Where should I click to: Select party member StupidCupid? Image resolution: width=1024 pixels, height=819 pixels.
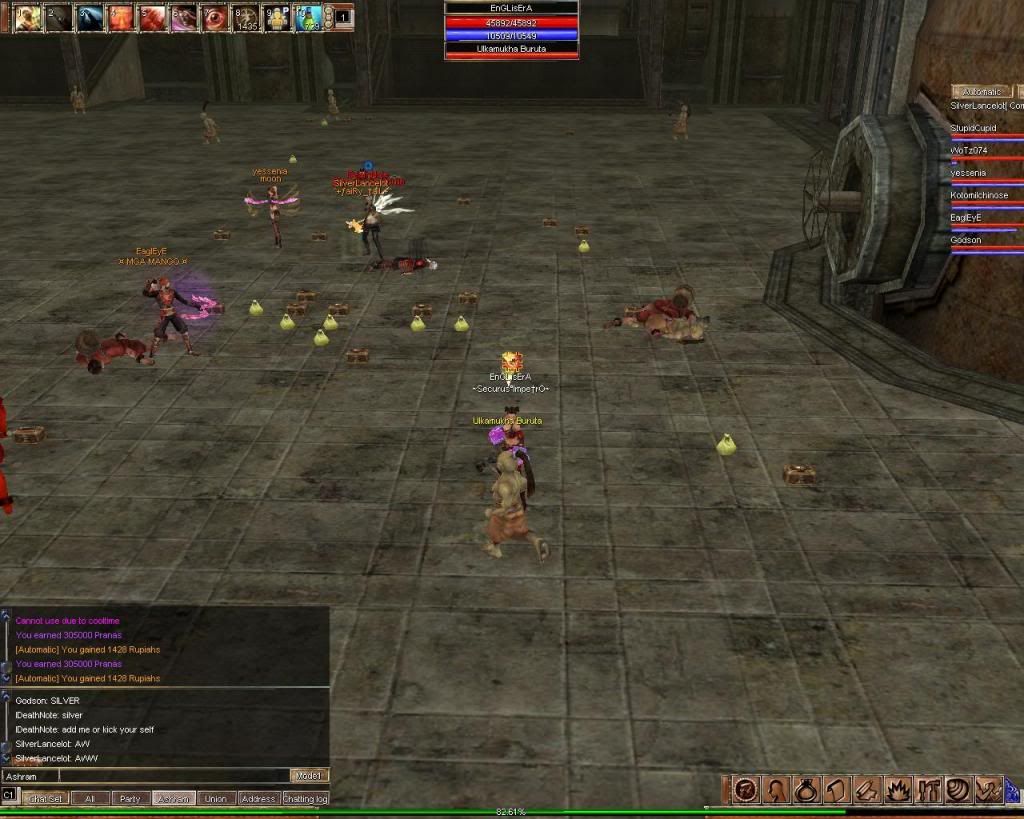point(973,128)
